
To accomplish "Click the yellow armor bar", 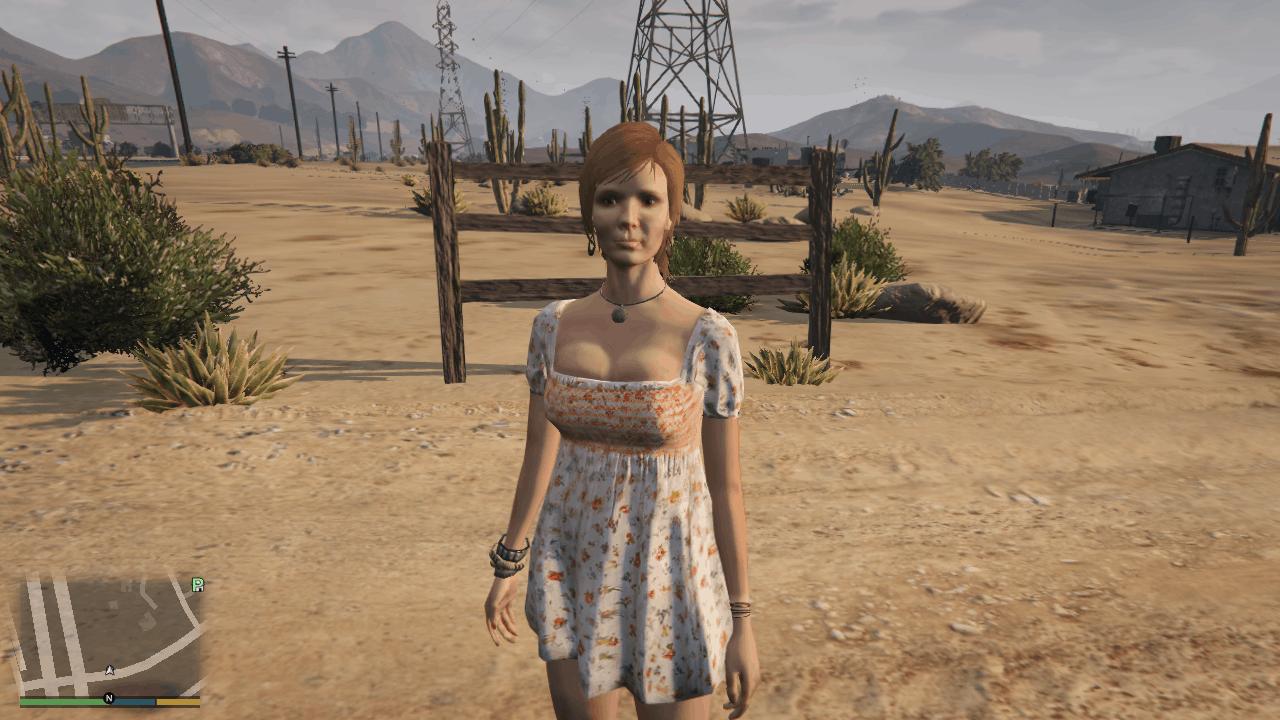I will [x=178, y=700].
